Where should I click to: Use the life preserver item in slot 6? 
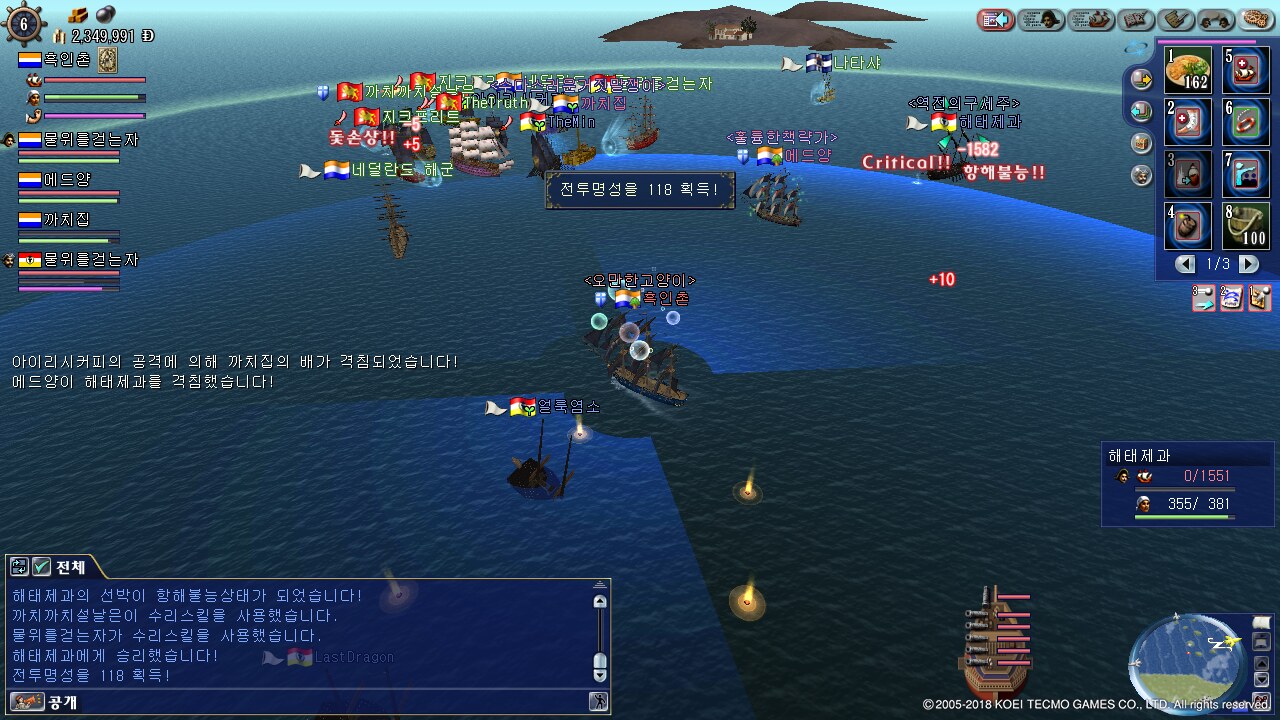click(x=1246, y=122)
